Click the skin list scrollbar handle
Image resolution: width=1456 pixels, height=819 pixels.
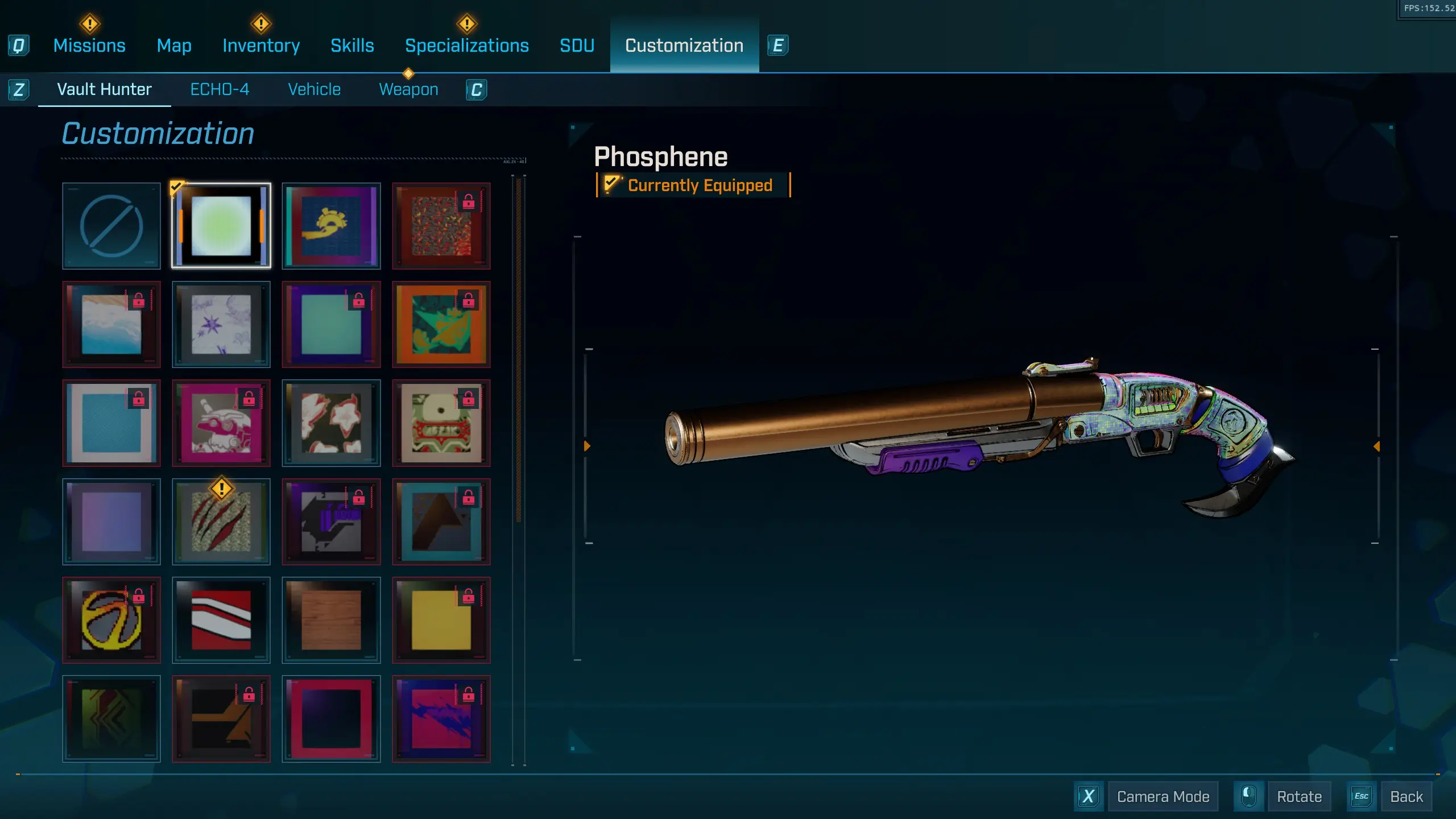click(518, 341)
